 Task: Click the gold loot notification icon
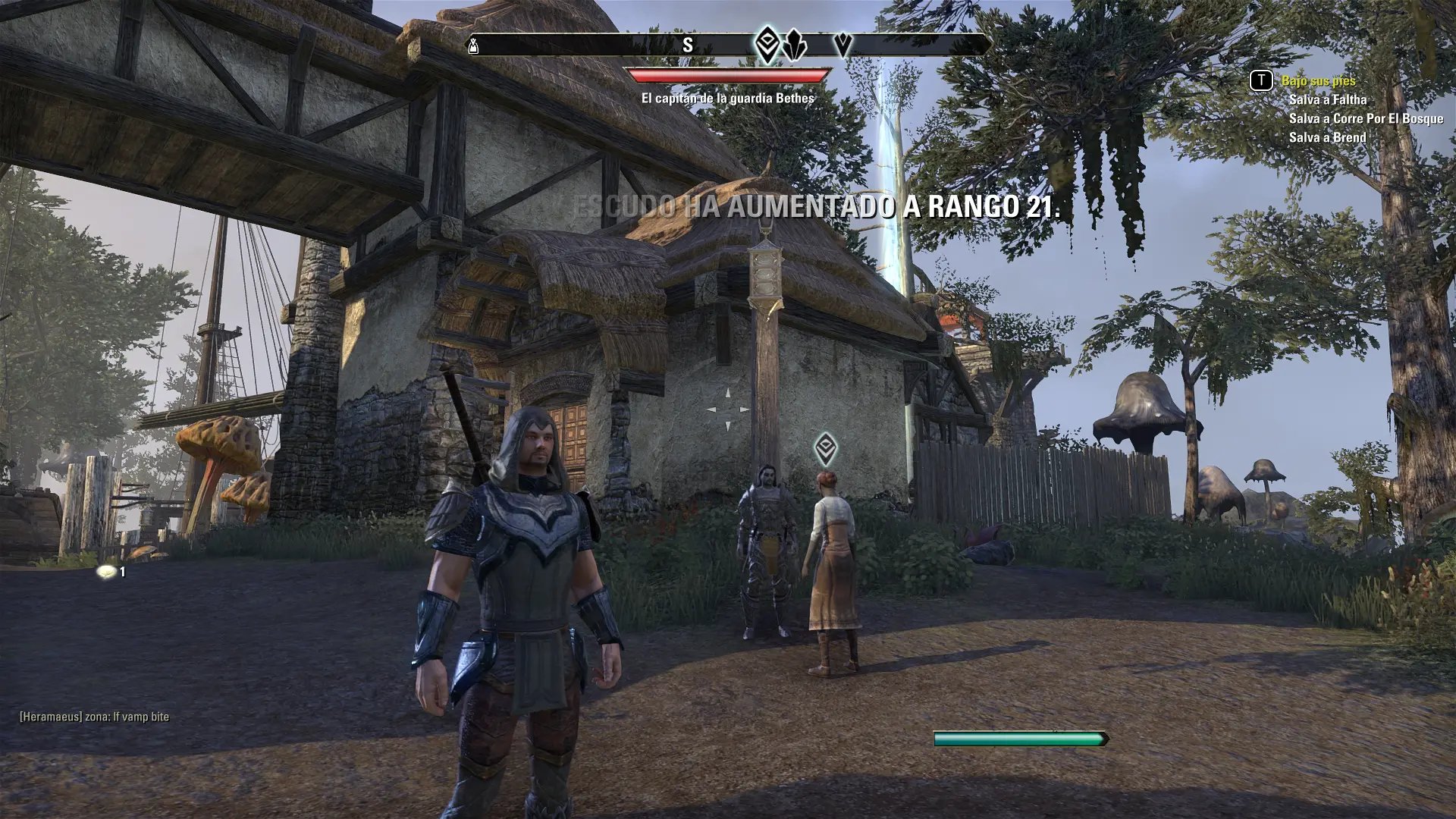tap(108, 572)
